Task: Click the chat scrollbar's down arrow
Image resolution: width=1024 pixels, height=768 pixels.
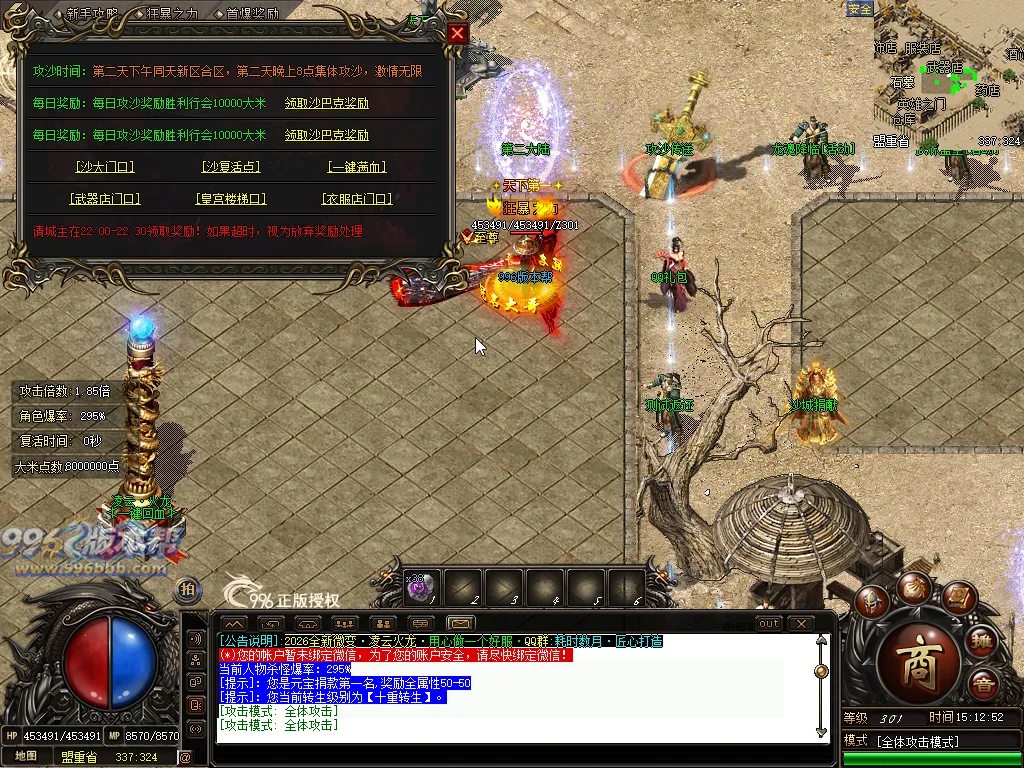Action: (822, 732)
